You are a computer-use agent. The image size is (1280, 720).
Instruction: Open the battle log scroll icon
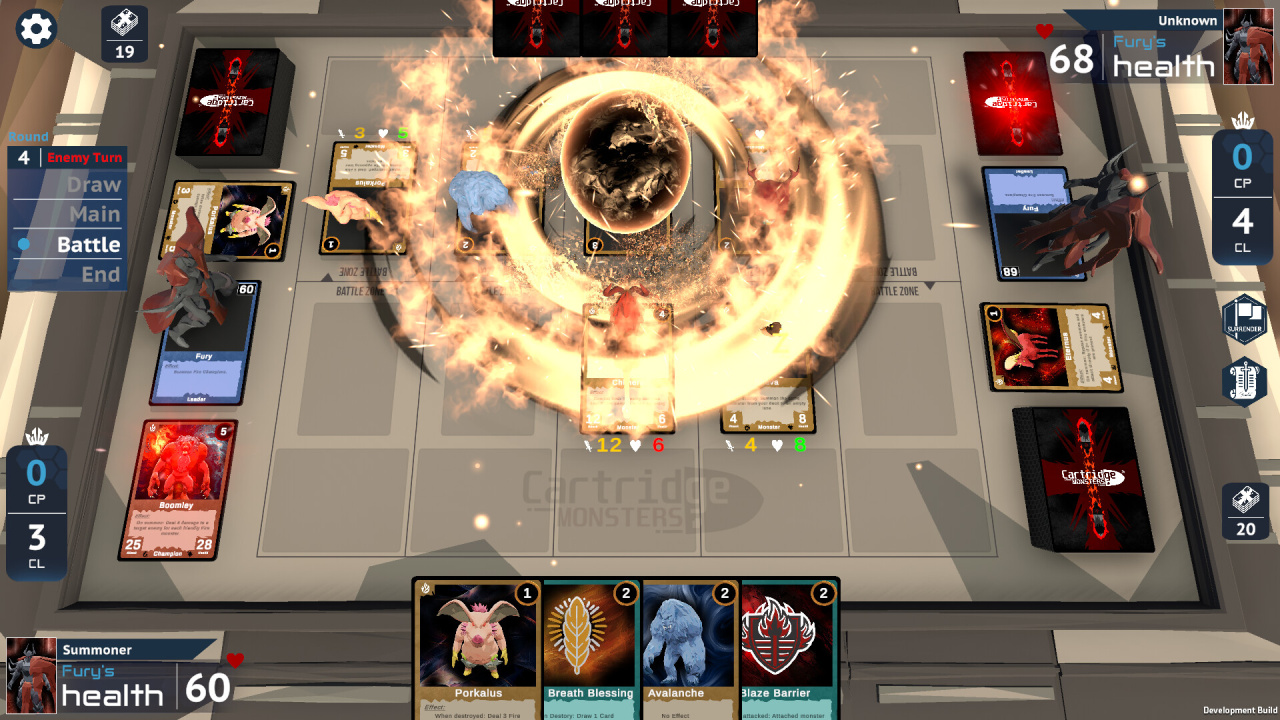click(1243, 383)
